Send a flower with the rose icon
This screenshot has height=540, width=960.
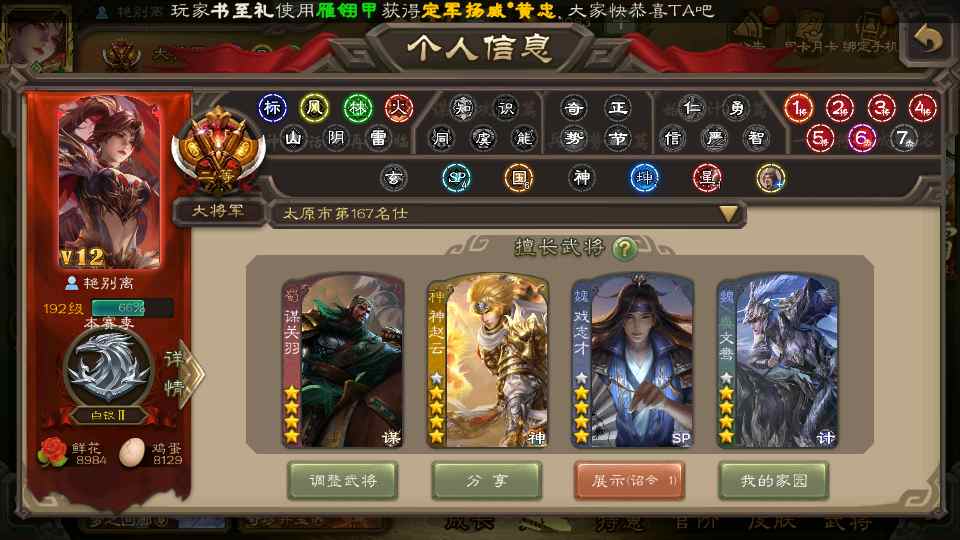pyautogui.click(x=52, y=451)
